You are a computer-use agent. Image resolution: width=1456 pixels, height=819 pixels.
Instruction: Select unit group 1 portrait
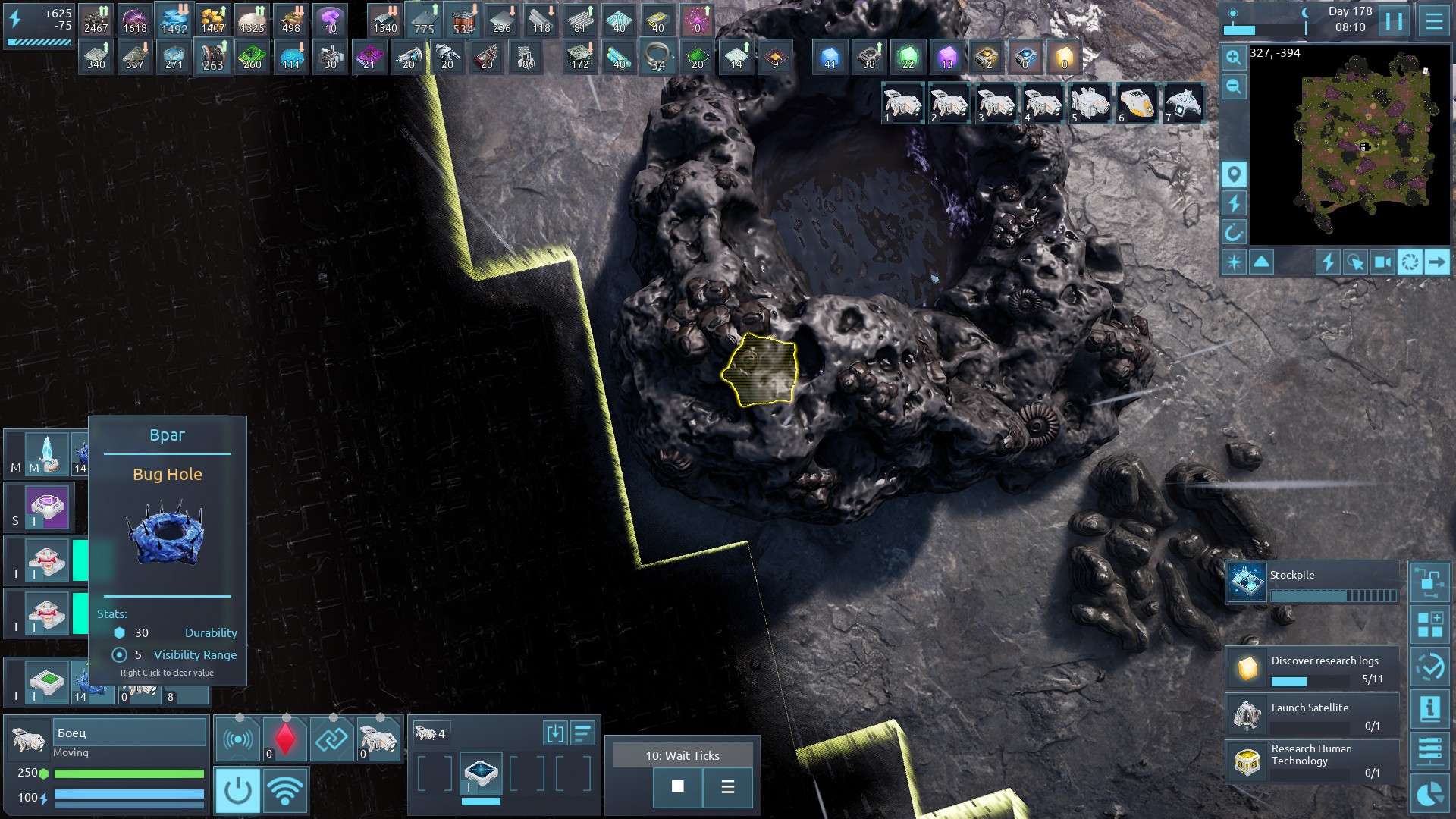(x=902, y=103)
